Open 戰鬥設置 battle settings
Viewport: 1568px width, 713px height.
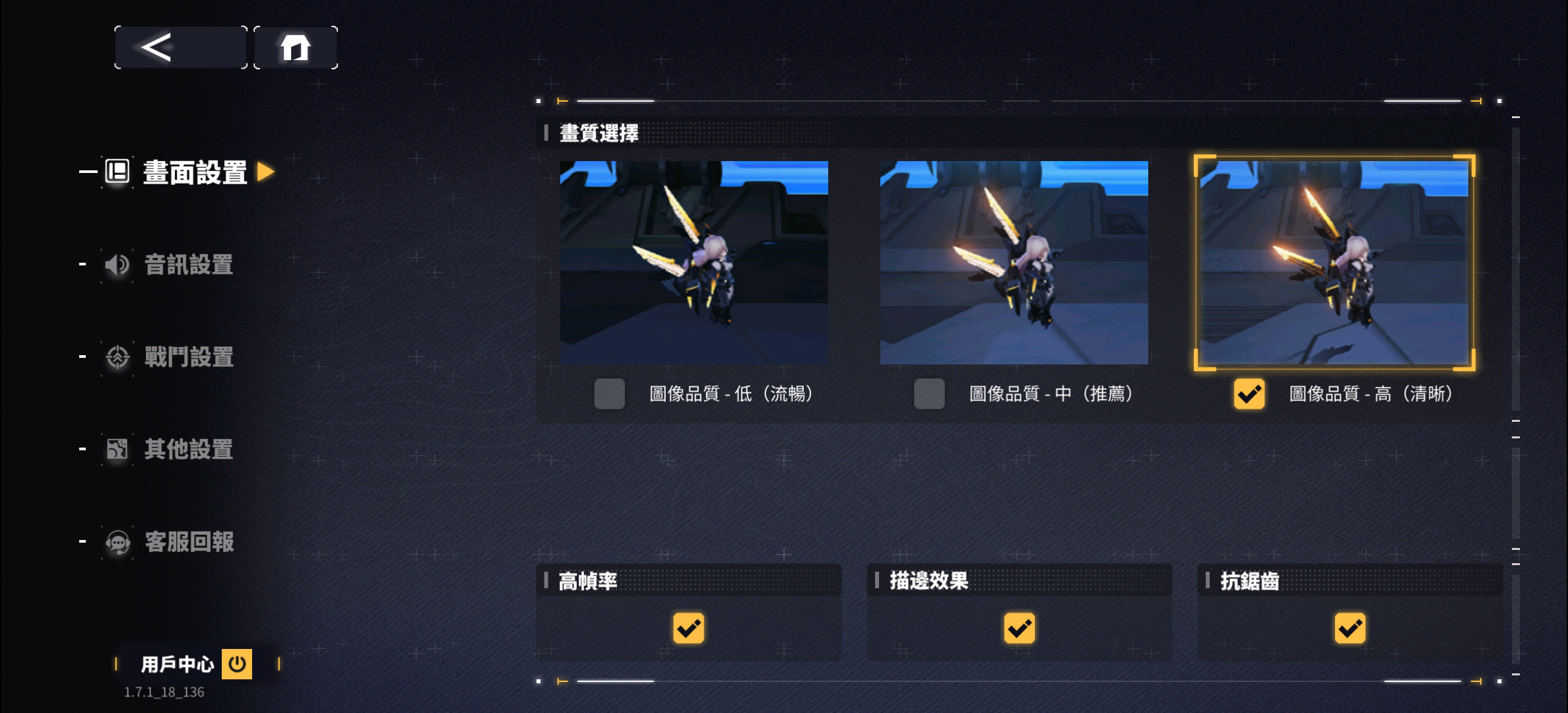188,357
